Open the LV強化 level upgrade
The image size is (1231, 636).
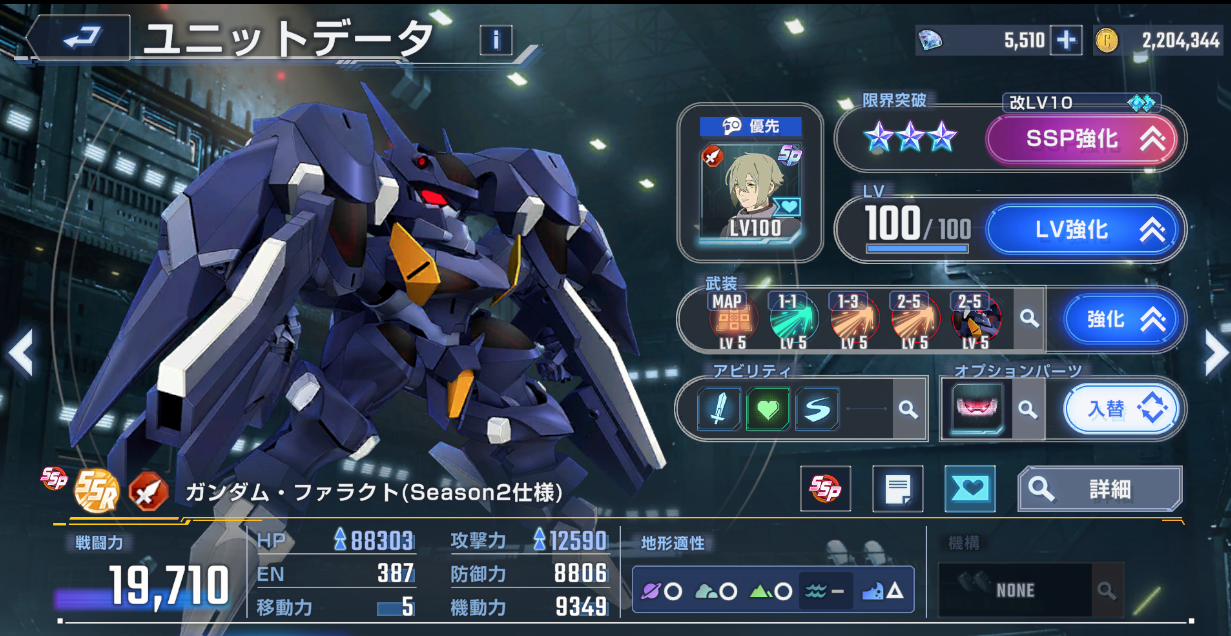(1083, 230)
